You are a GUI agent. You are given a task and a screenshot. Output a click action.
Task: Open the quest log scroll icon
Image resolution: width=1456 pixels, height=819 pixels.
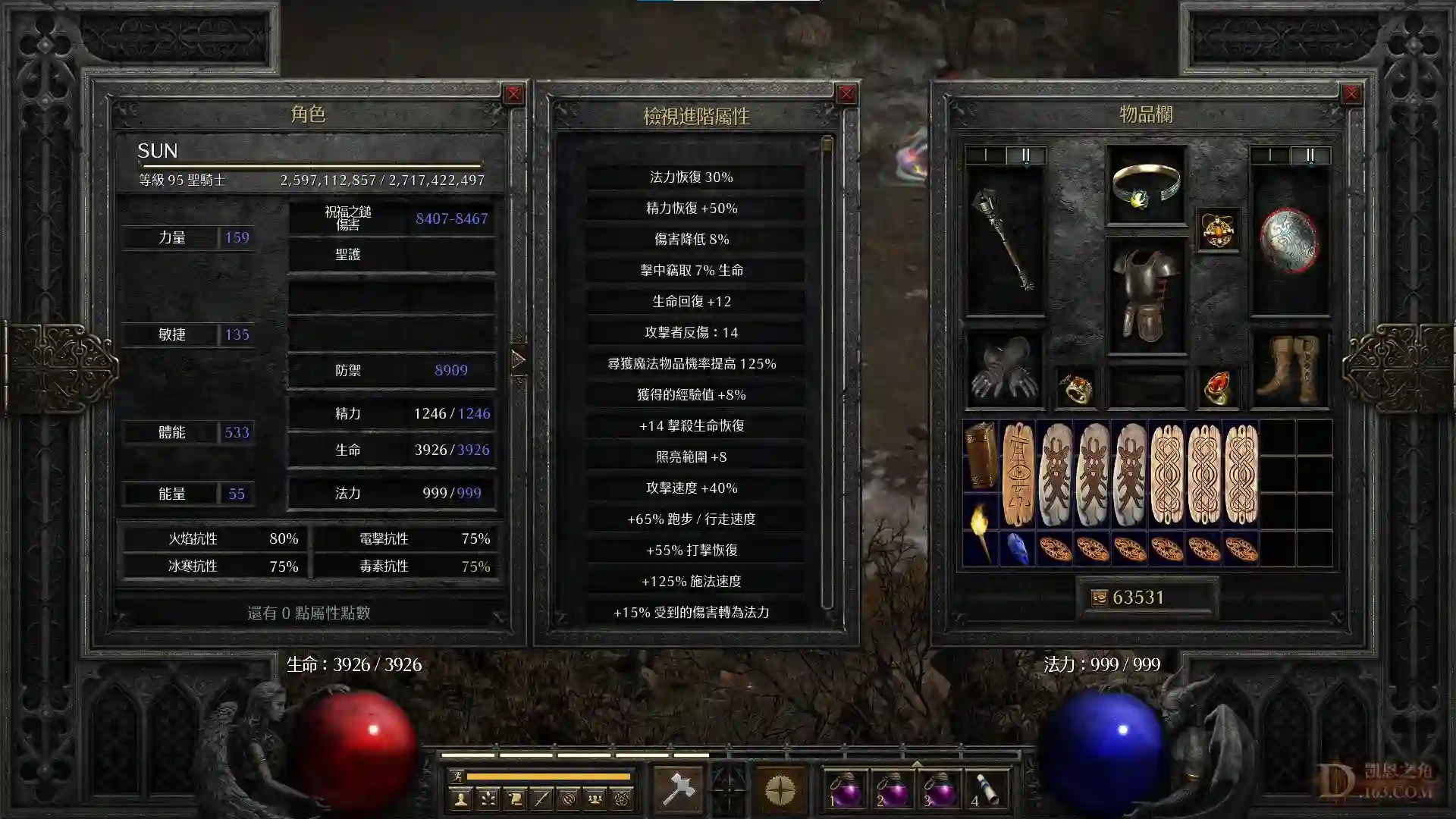[x=516, y=798]
